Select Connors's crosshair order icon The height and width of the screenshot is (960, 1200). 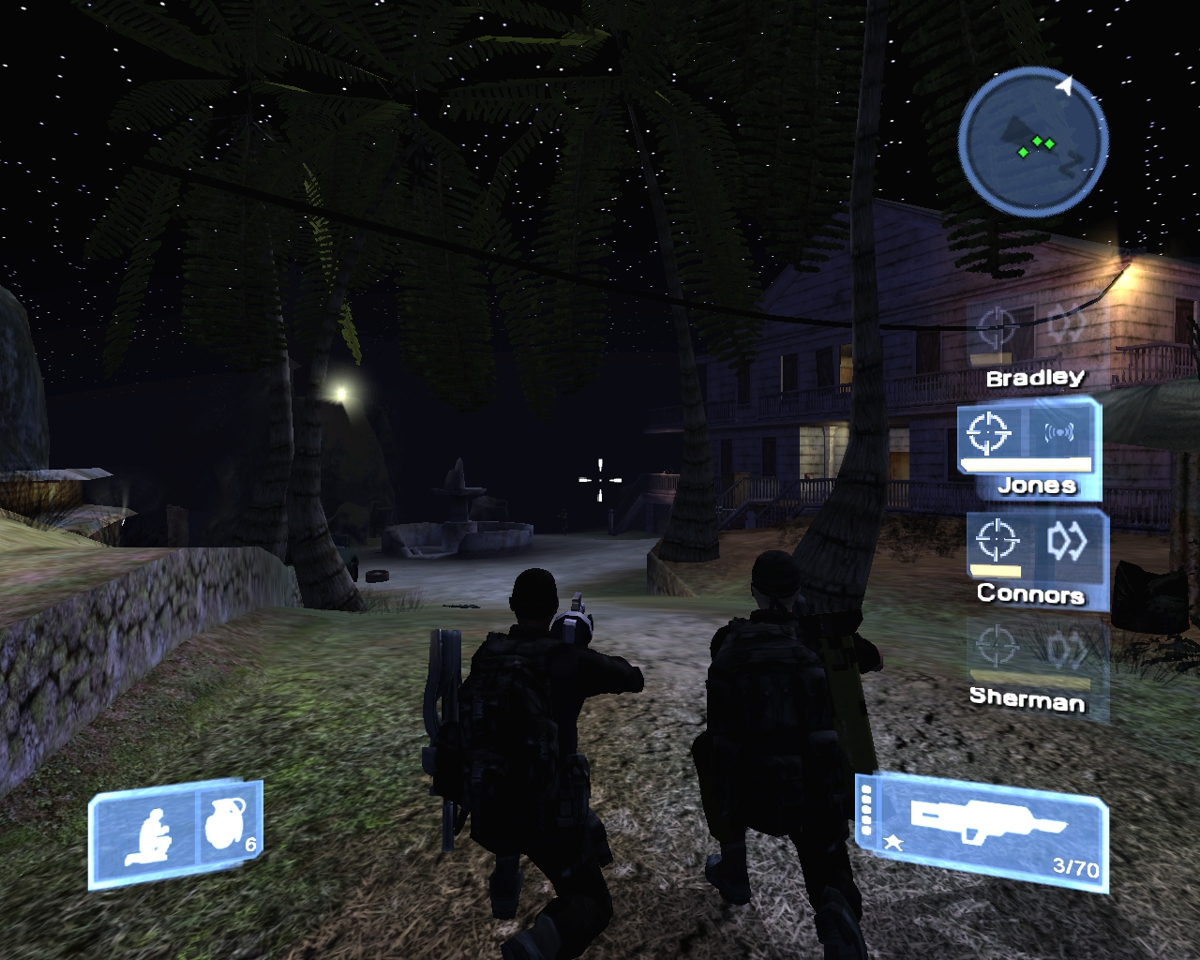[995, 541]
